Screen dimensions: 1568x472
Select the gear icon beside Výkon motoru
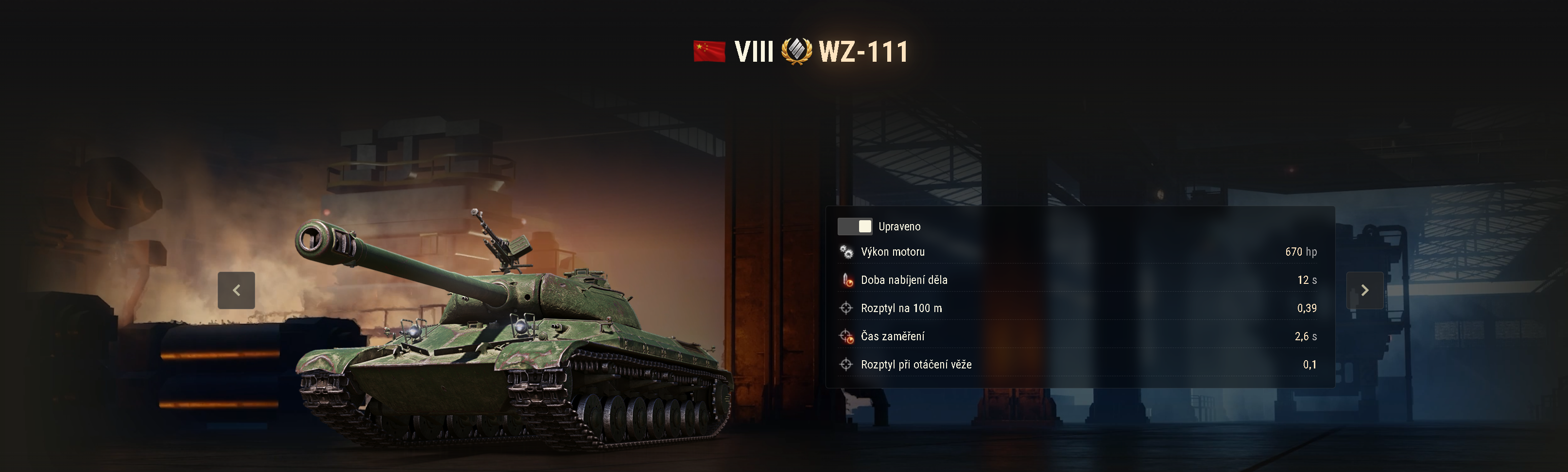click(x=845, y=251)
